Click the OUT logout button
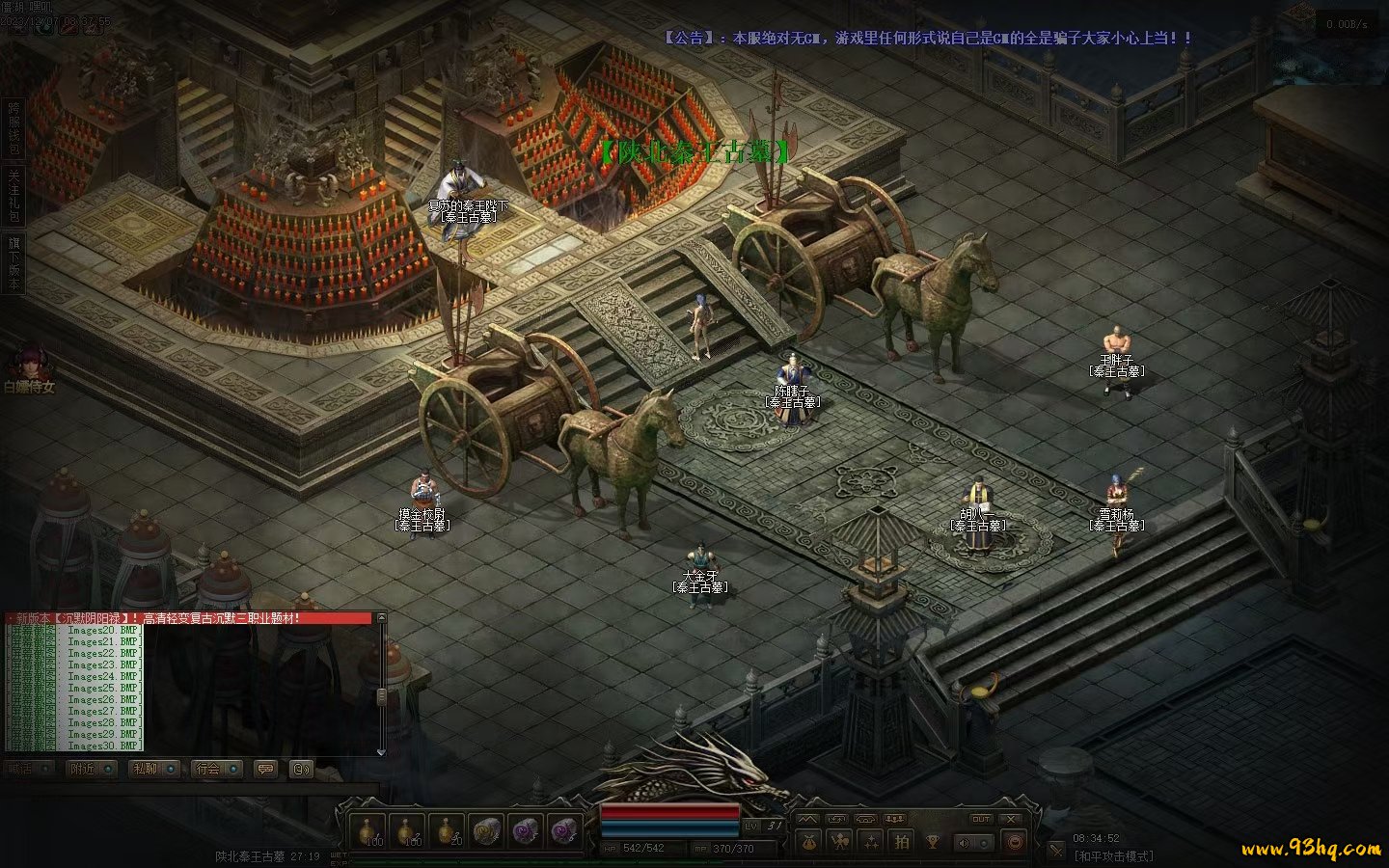1389x868 pixels. coord(980,819)
